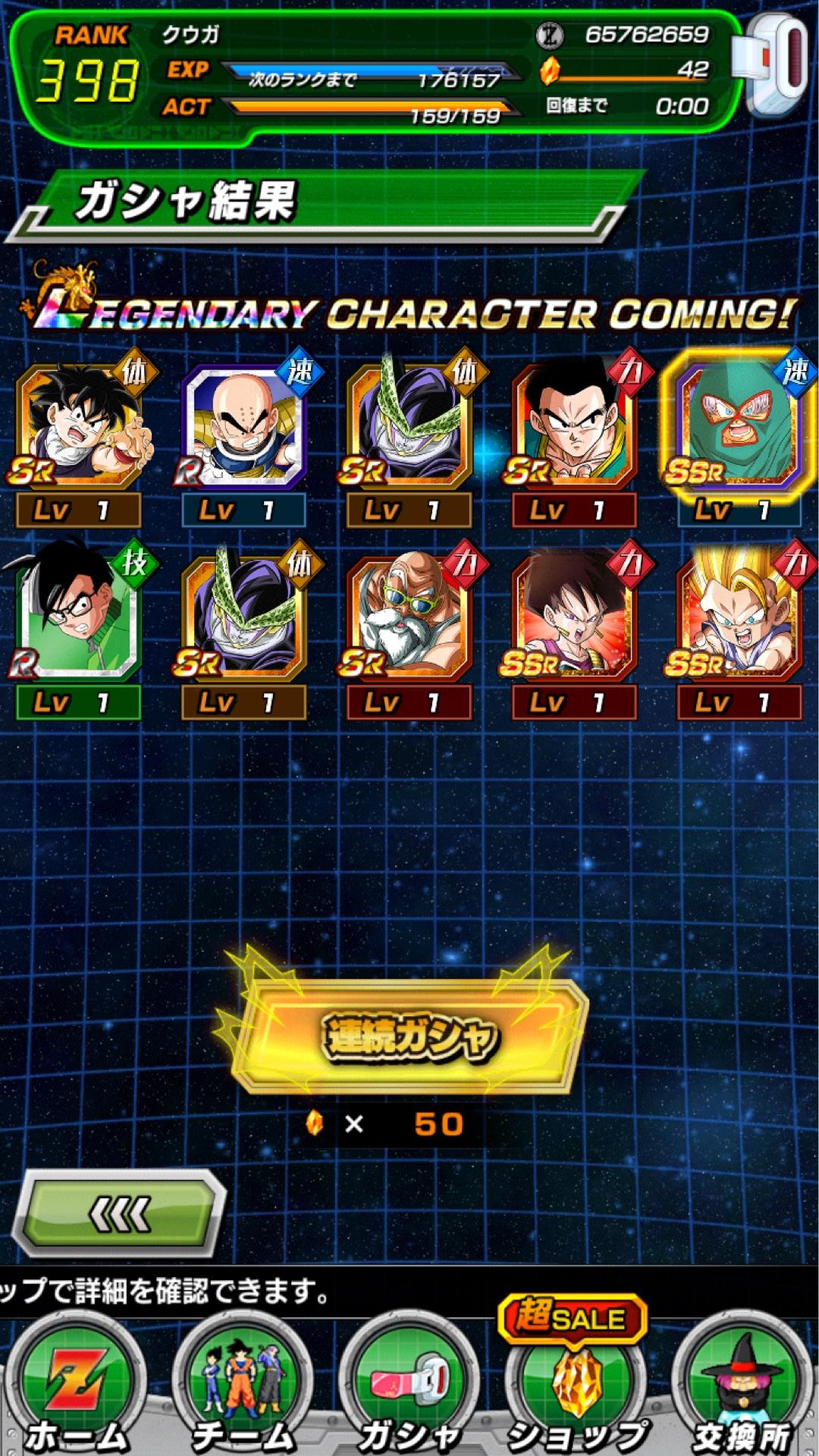Select the SR Master Roshi card
The width and height of the screenshot is (819, 1456).
pos(409,618)
